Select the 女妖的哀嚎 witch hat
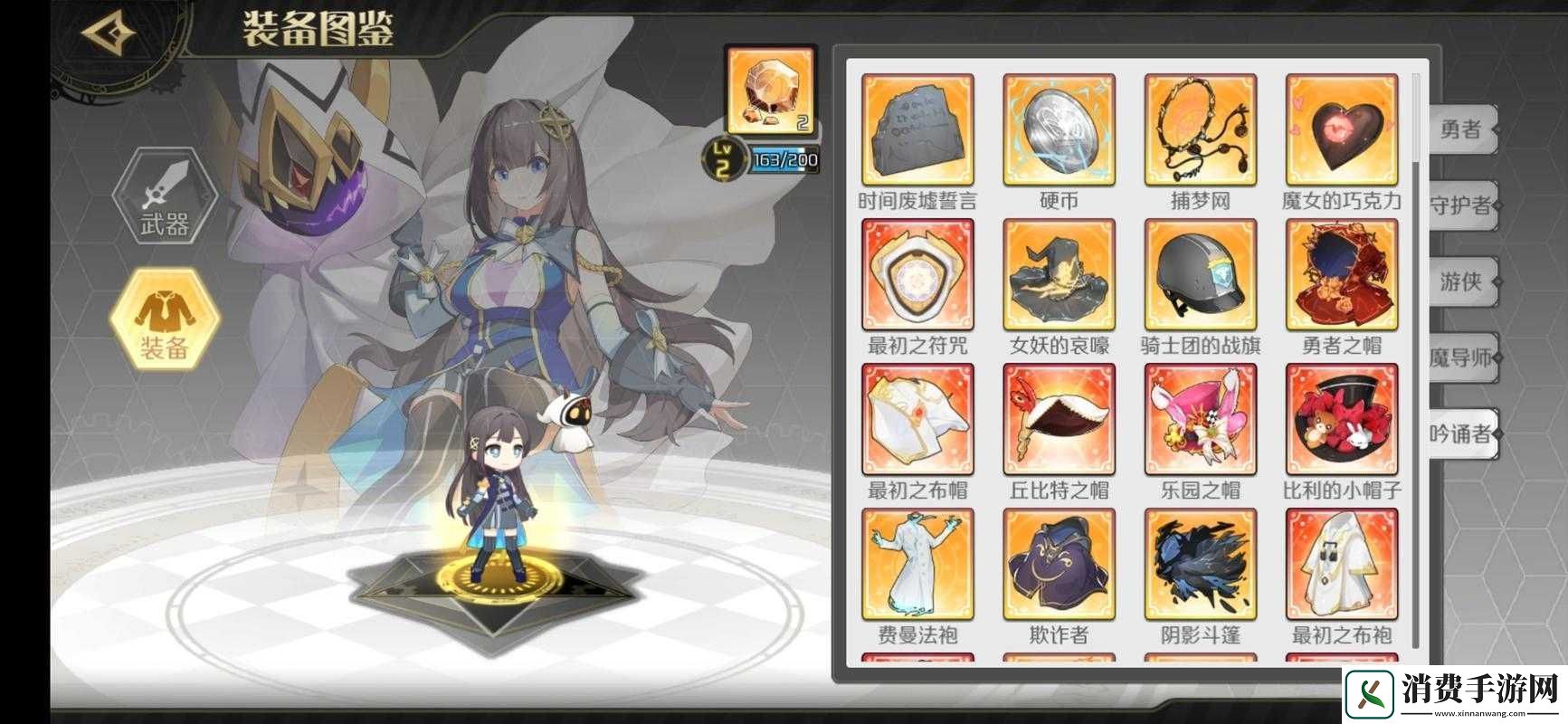This screenshot has width=1568, height=724. coord(1059,275)
